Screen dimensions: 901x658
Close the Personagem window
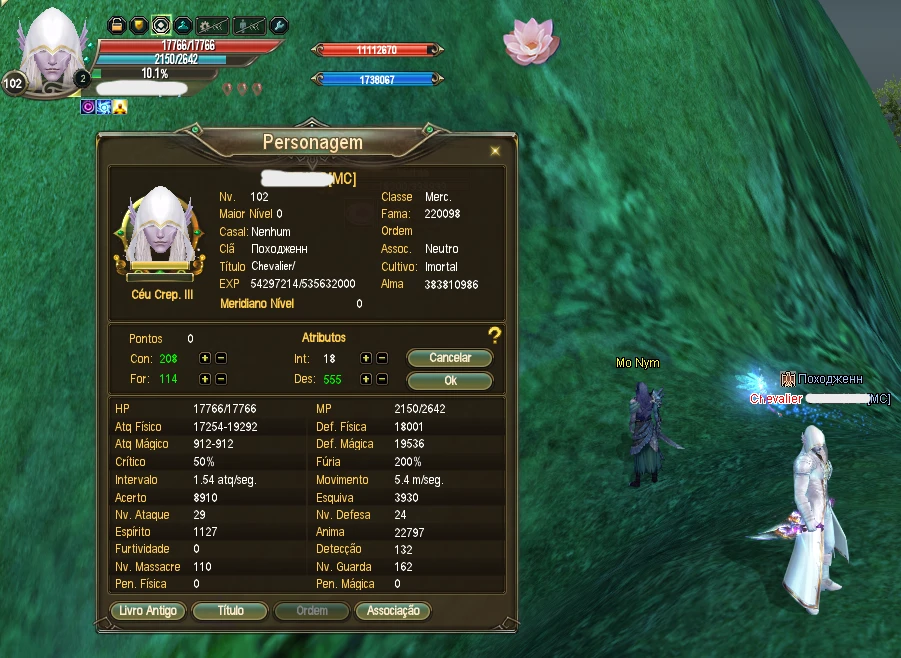click(x=494, y=151)
